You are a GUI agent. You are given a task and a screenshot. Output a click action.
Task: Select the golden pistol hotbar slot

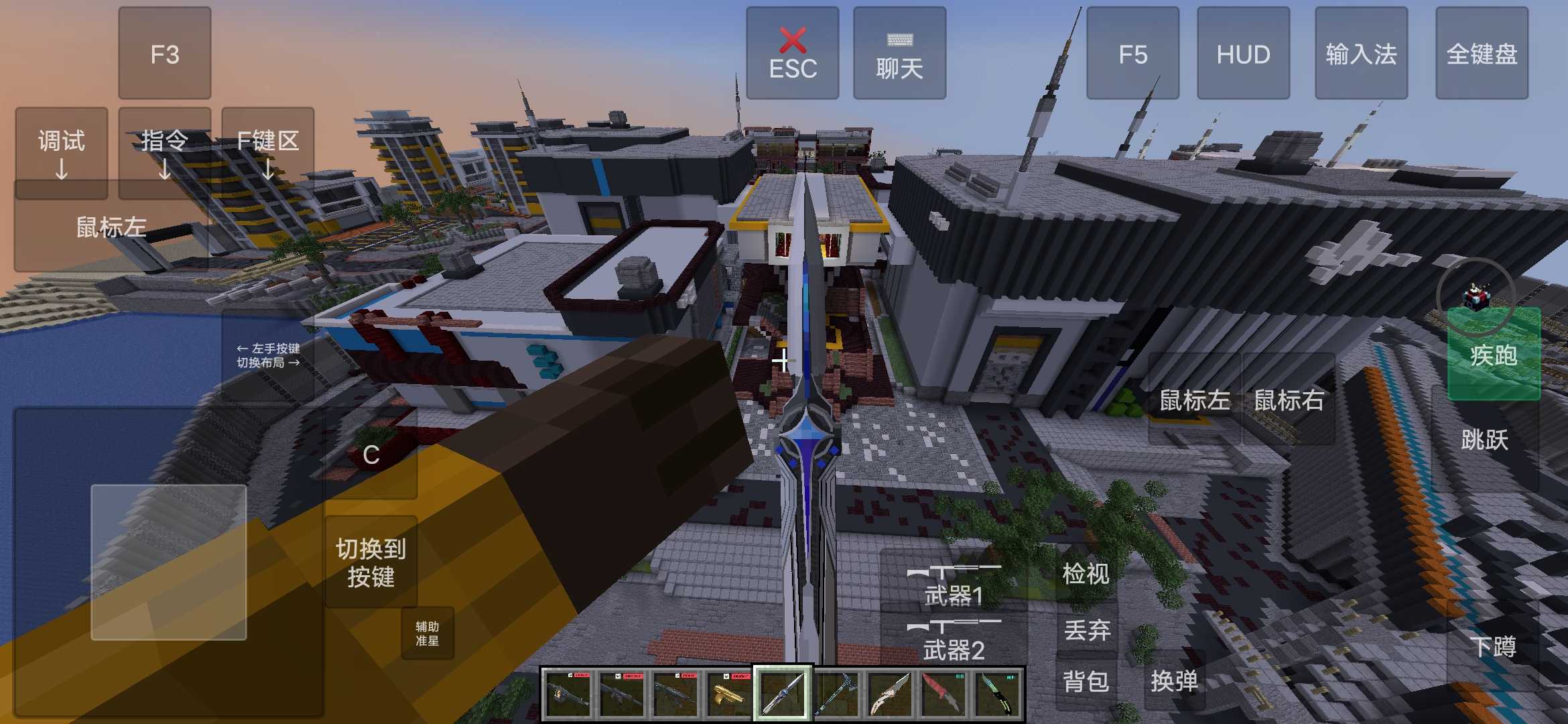[x=728, y=694]
